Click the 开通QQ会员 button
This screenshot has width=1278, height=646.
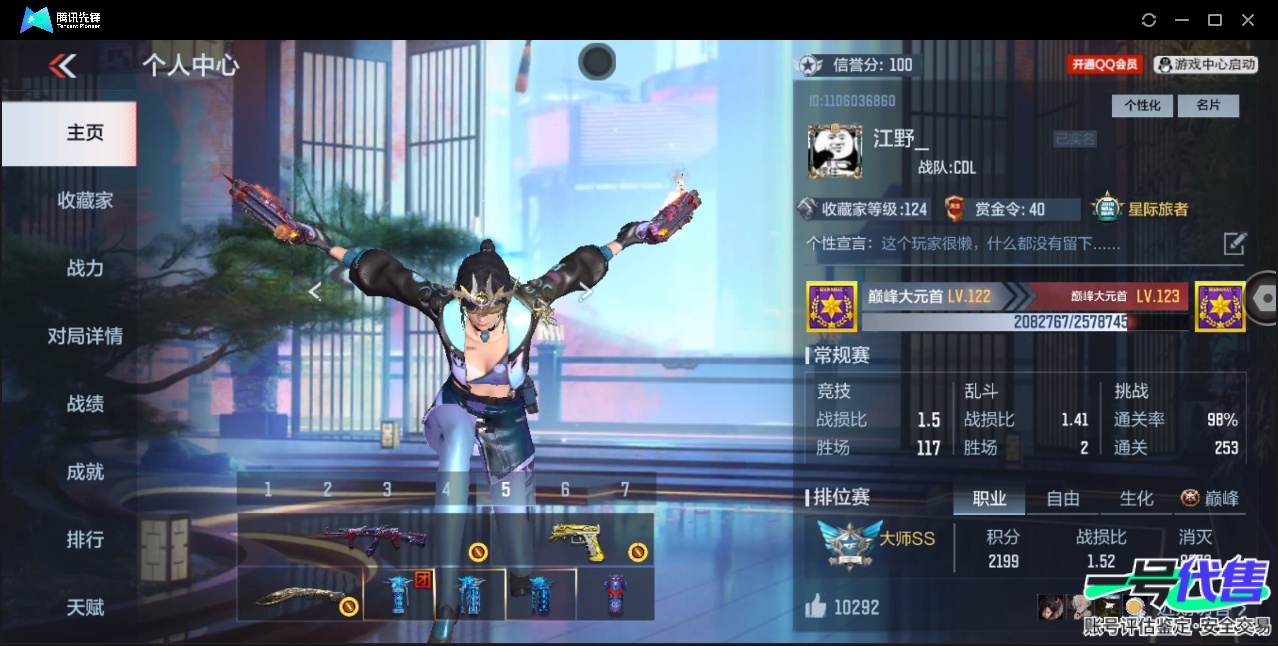tap(1105, 65)
